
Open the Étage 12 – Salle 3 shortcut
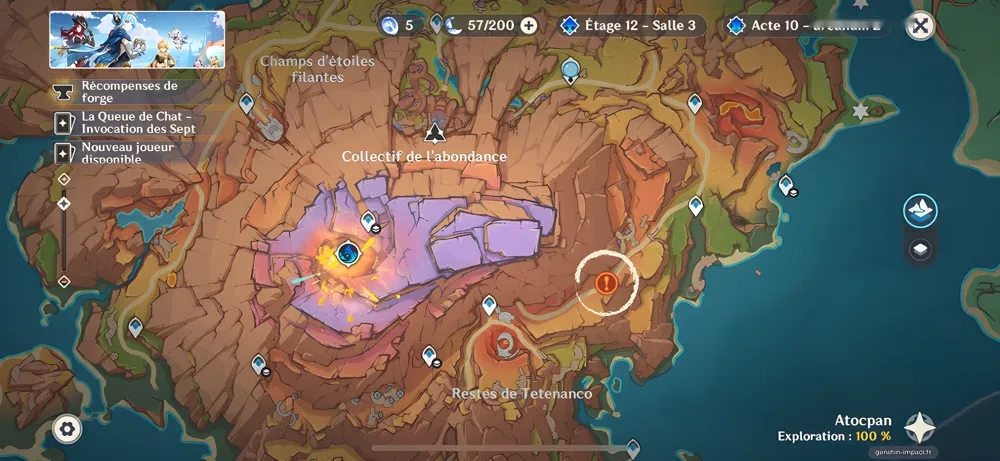coord(632,26)
